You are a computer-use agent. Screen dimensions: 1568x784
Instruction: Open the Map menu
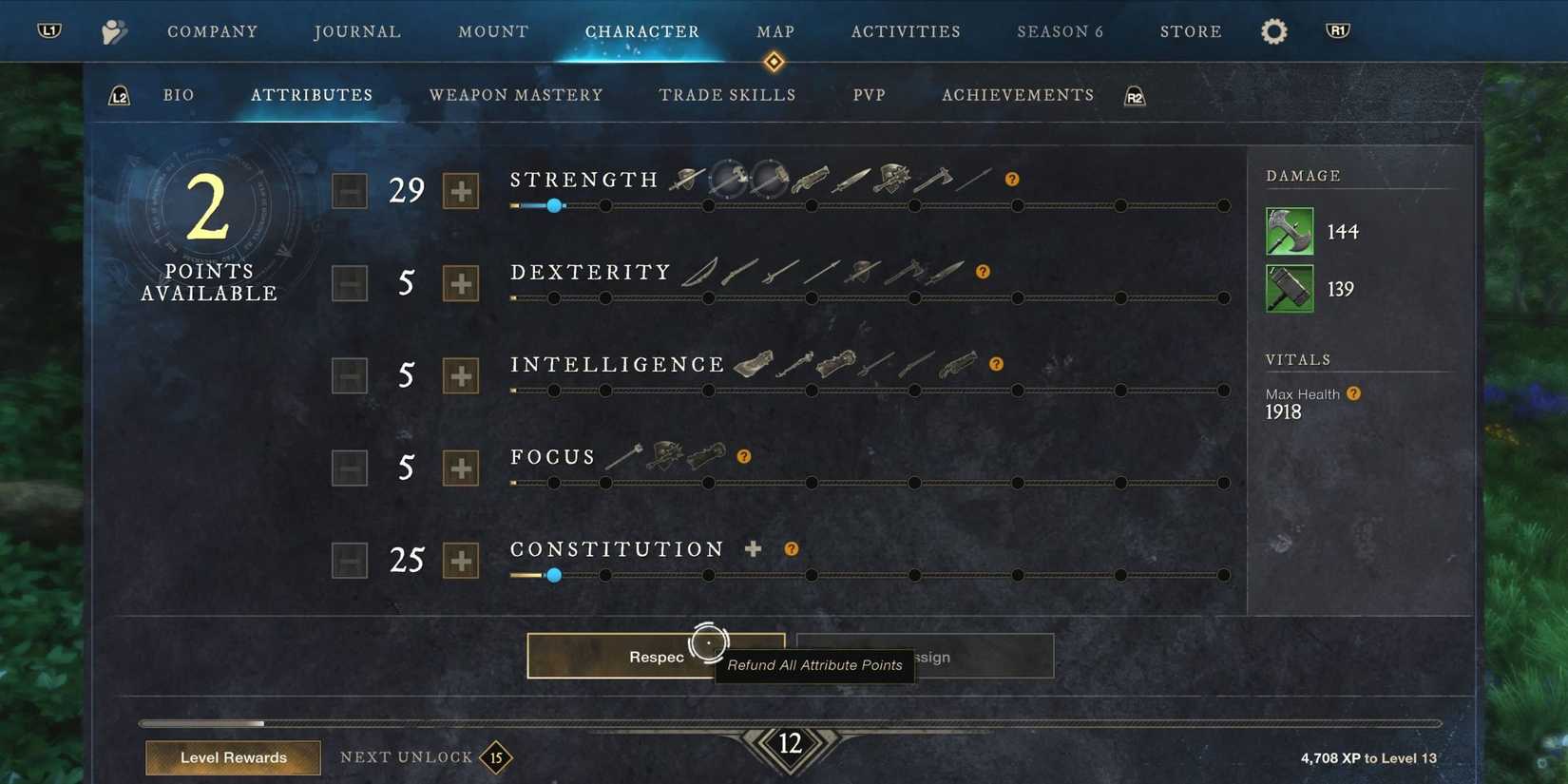(774, 30)
